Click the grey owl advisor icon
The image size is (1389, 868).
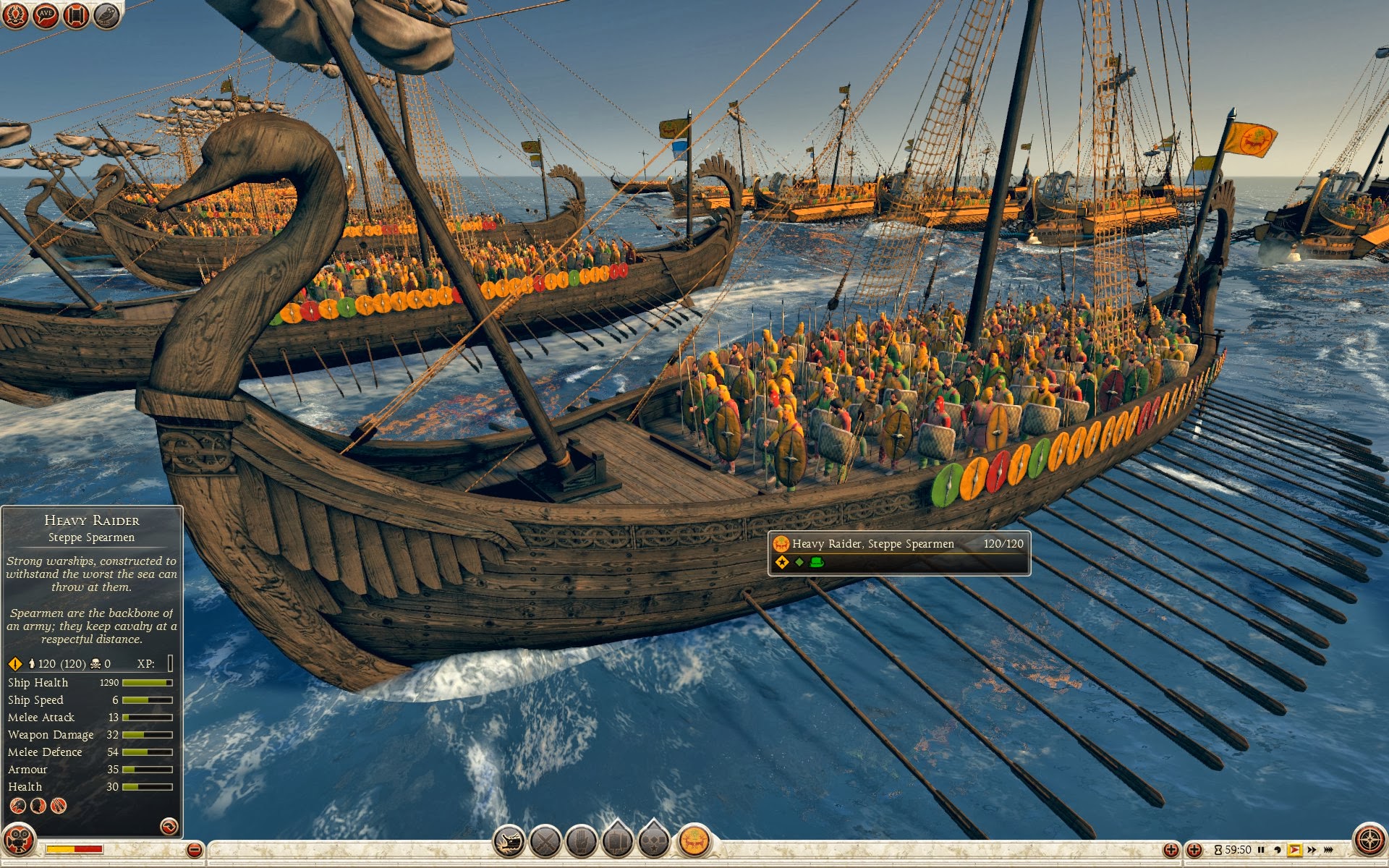[106, 14]
